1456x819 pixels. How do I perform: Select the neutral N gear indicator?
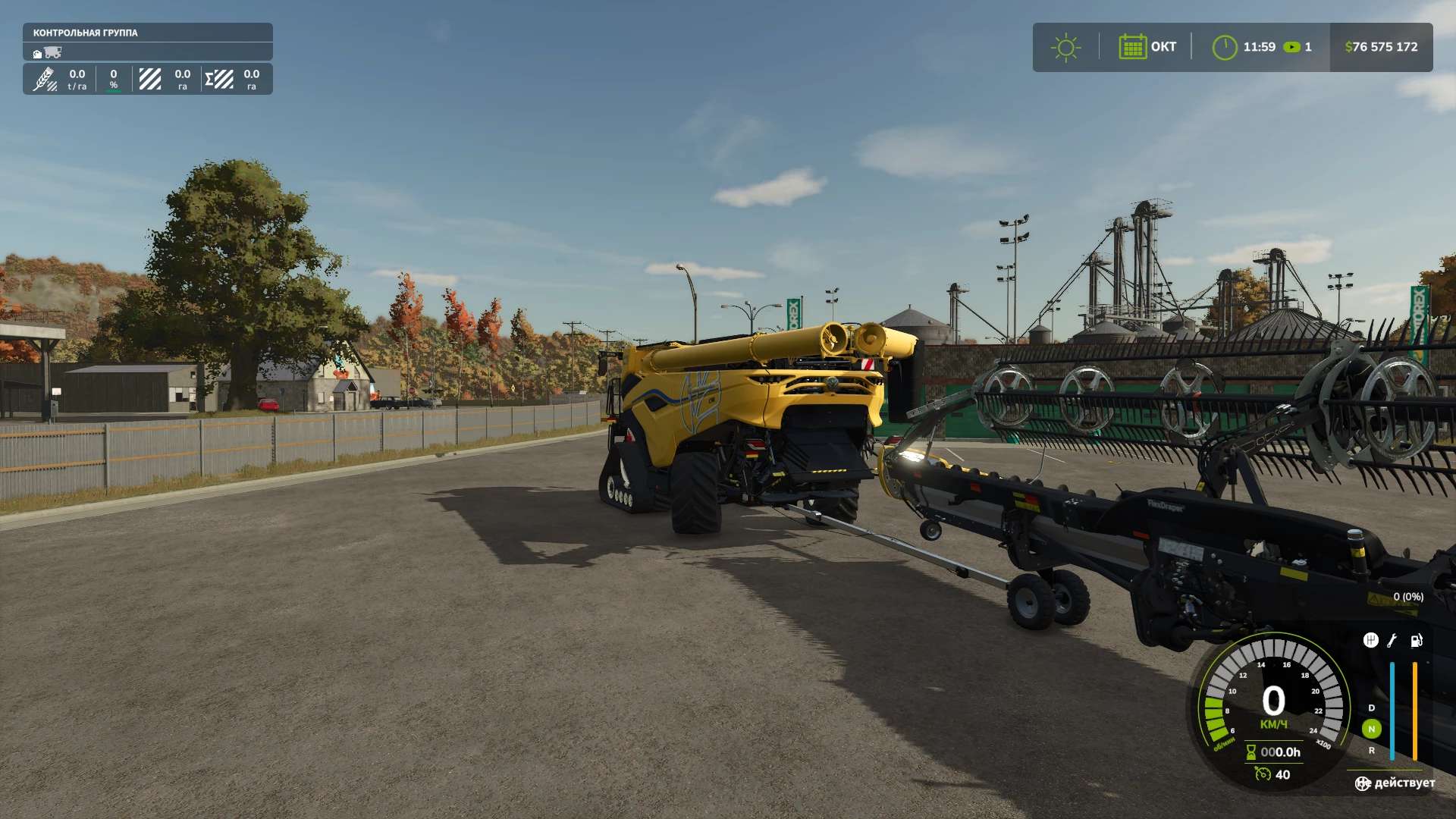coord(1371,729)
